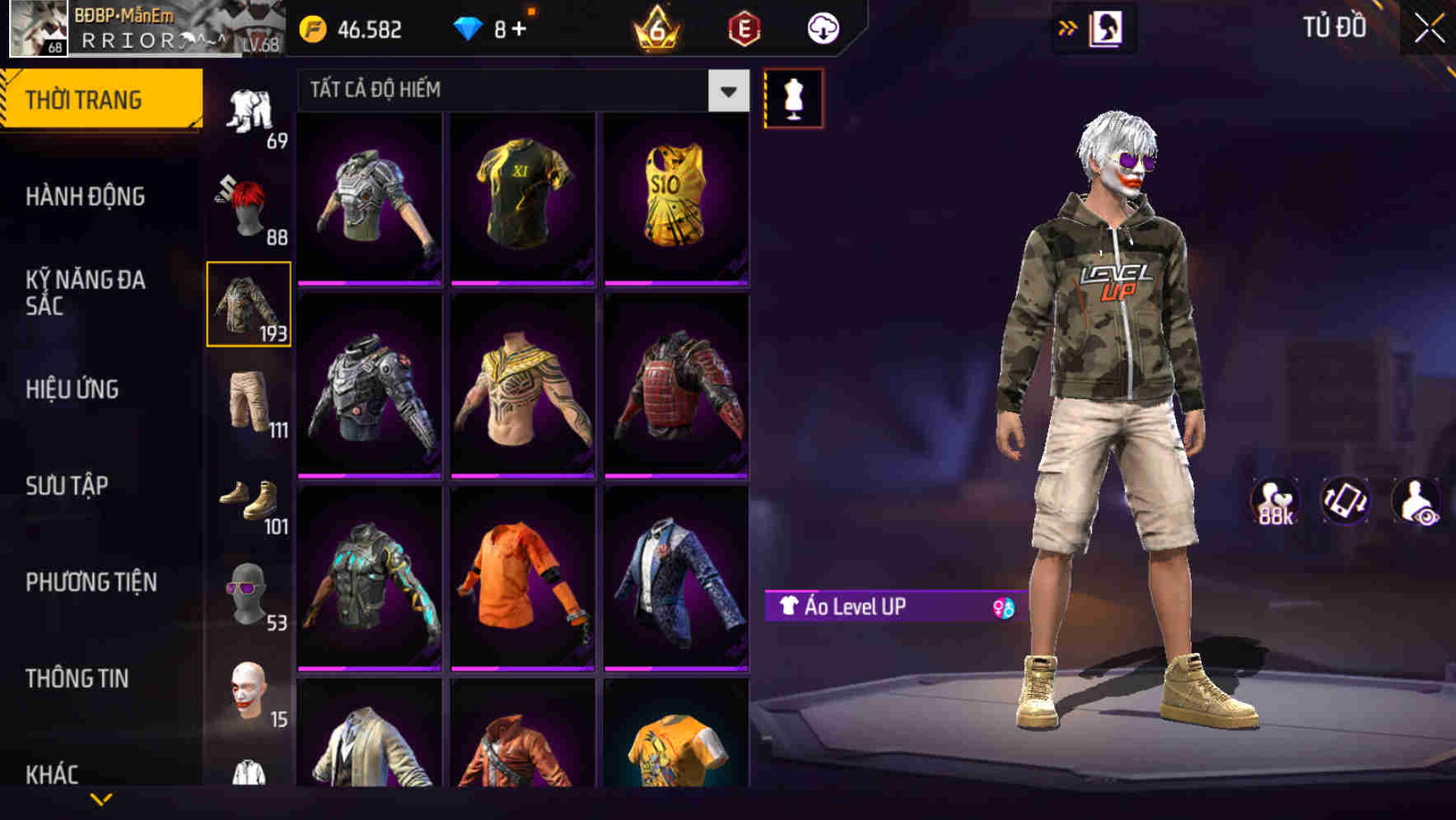Select the pants category icon
Viewport: 1456px width, 820px height.
coord(250,401)
